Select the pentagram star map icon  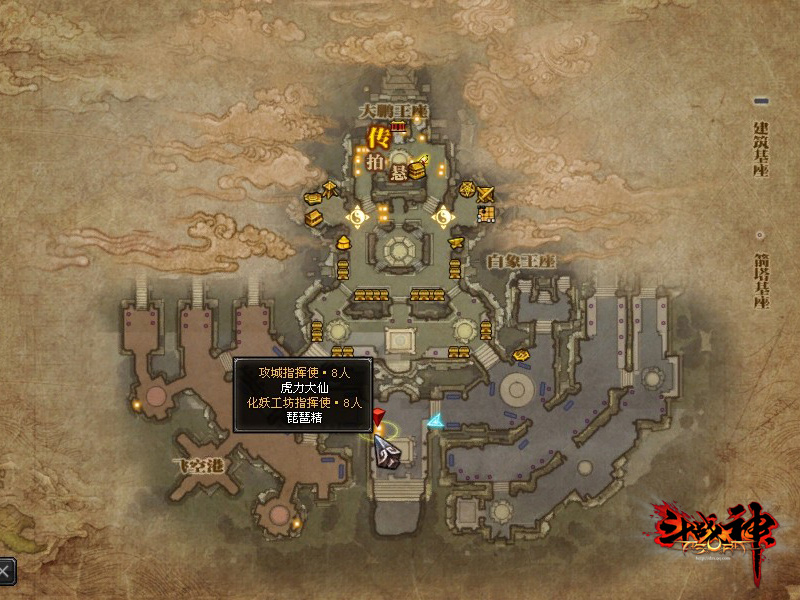point(466,190)
